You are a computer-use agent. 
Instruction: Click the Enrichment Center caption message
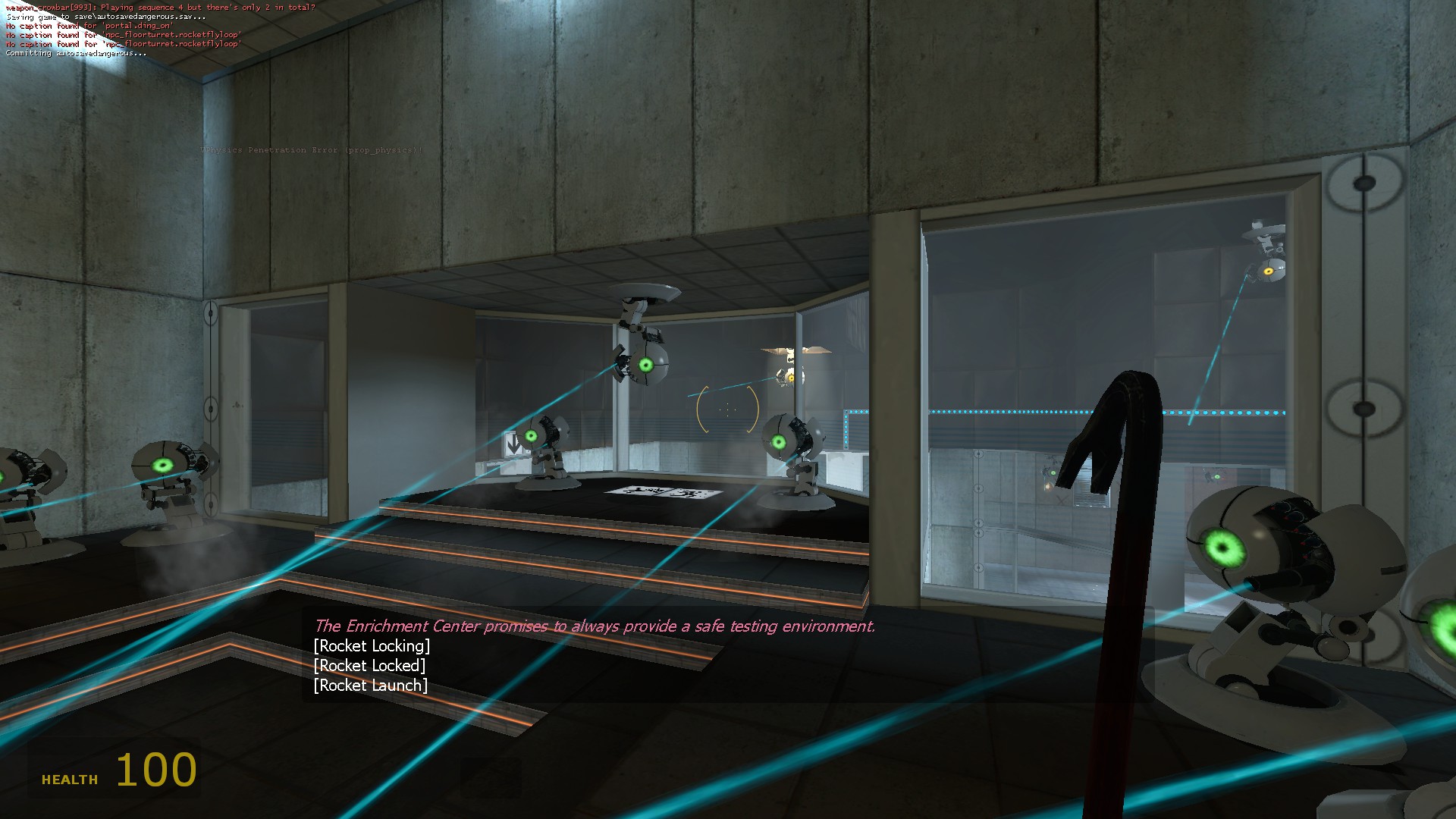pyautogui.click(x=595, y=626)
